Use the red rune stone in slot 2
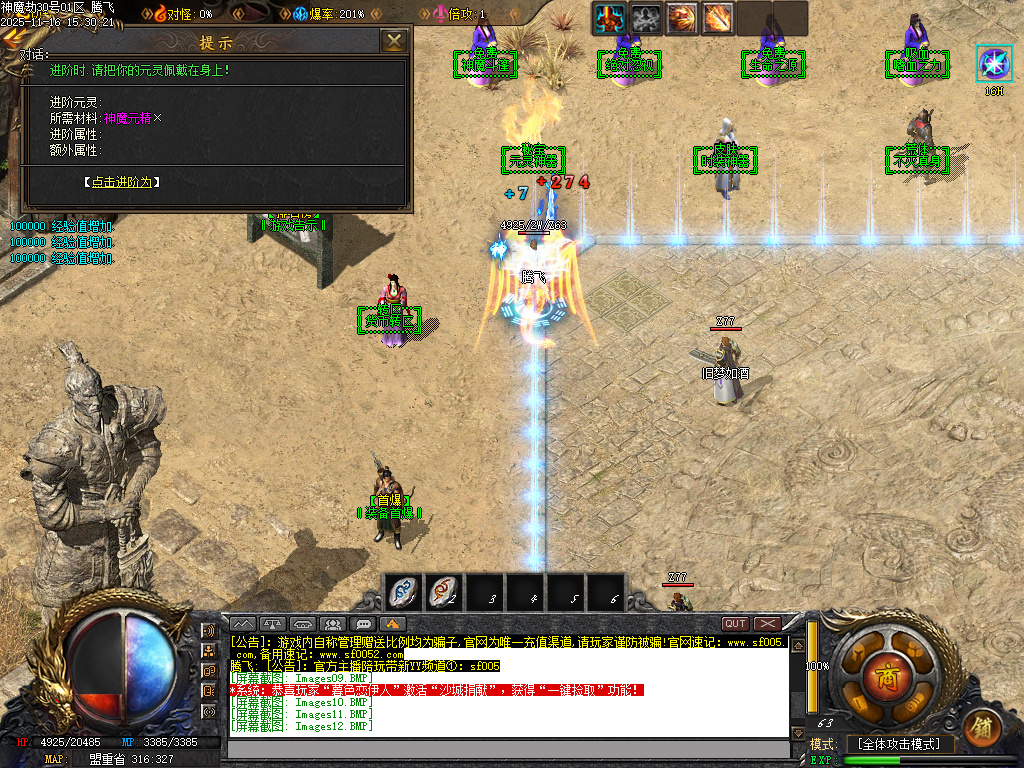This screenshot has height=768, width=1024. [x=443, y=593]
